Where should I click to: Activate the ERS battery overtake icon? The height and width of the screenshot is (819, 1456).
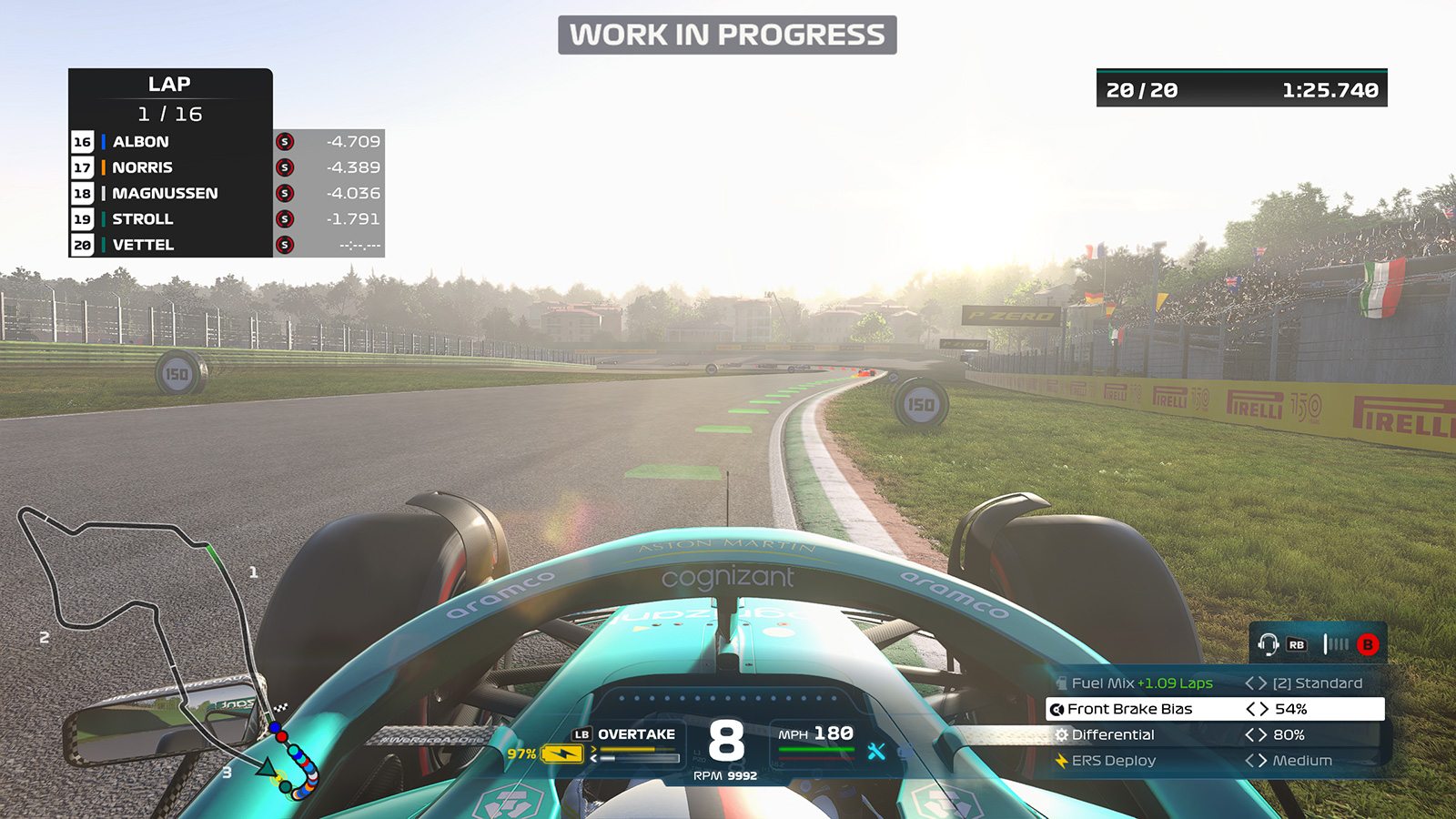(x=561, y=753)
